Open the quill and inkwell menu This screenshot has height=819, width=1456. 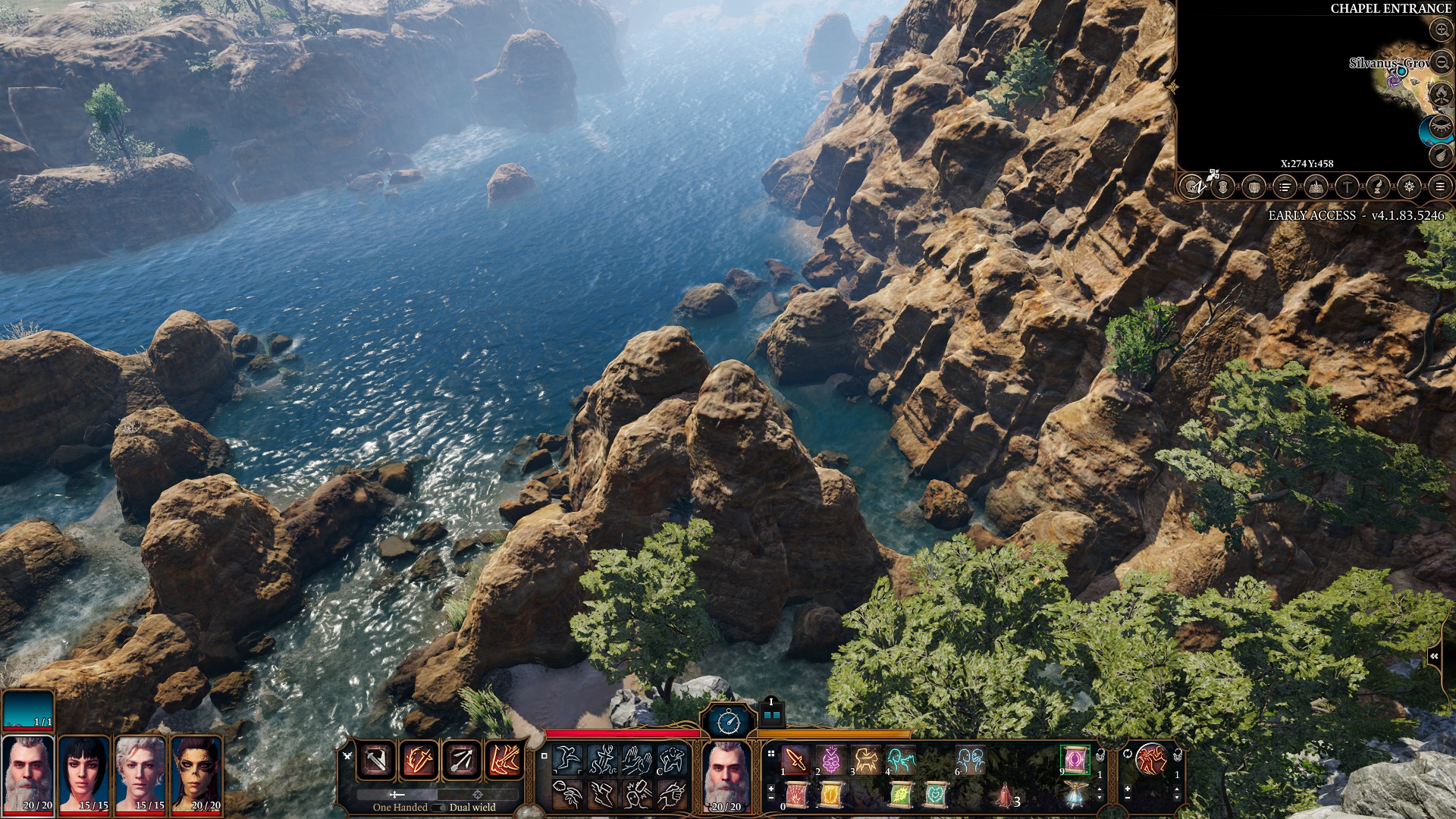[x=1378, y=187]
